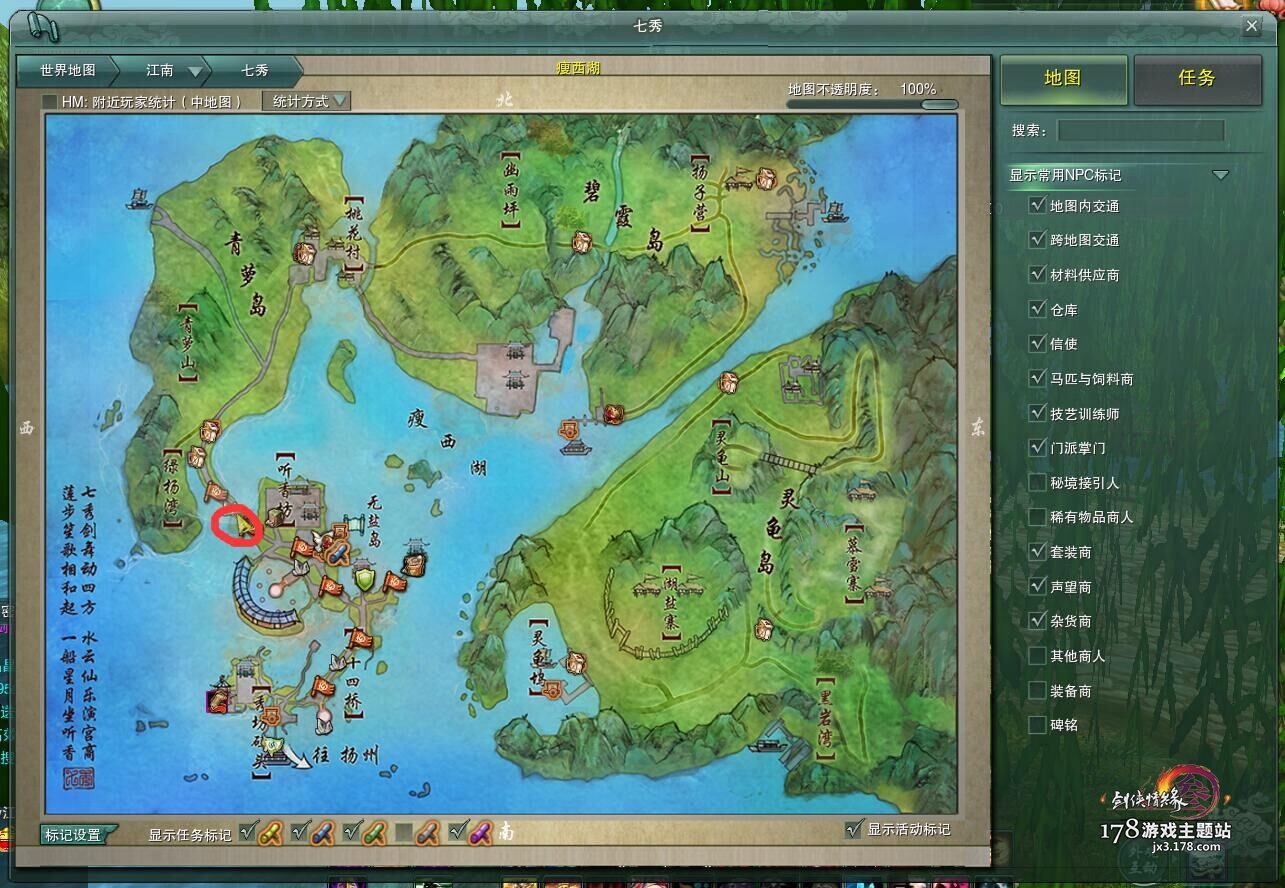
Task: Enable the 稀有物品商人 filter
Action: click(x=1037, y=517)
